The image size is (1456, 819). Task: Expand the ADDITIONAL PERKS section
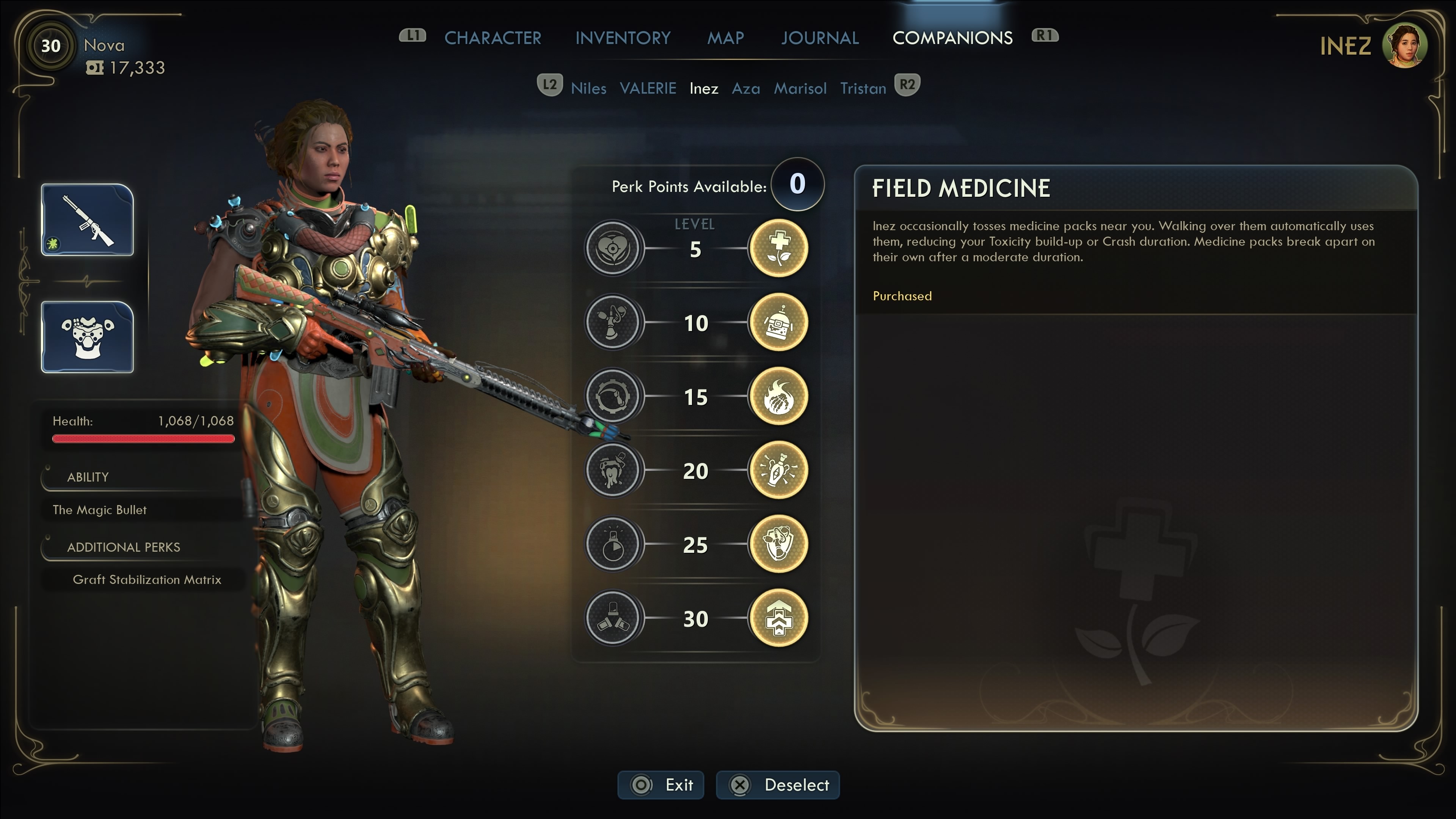pos(123,546)
